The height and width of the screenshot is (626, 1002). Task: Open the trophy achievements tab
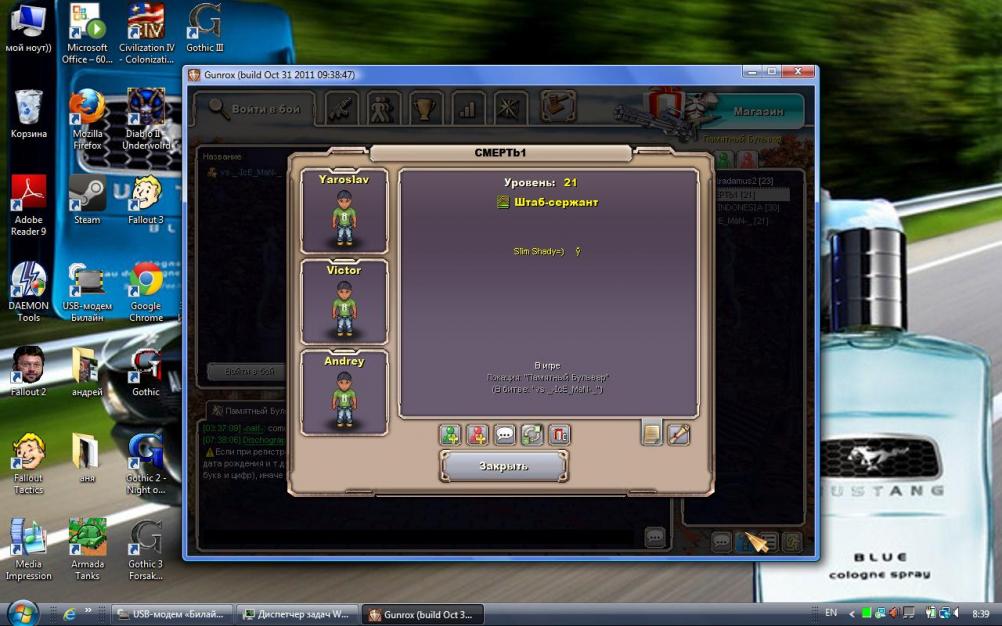(426, 108)
